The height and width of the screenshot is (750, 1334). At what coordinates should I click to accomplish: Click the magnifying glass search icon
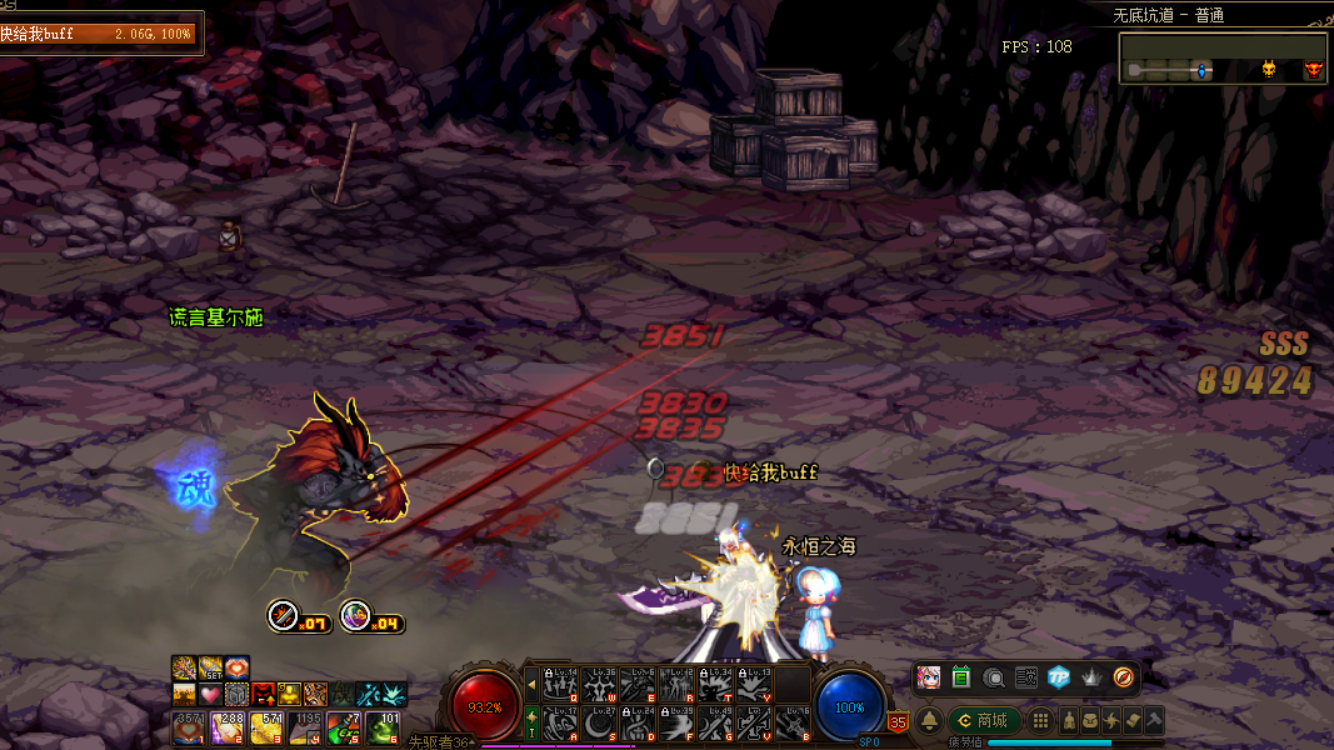(x=993, y=677)
